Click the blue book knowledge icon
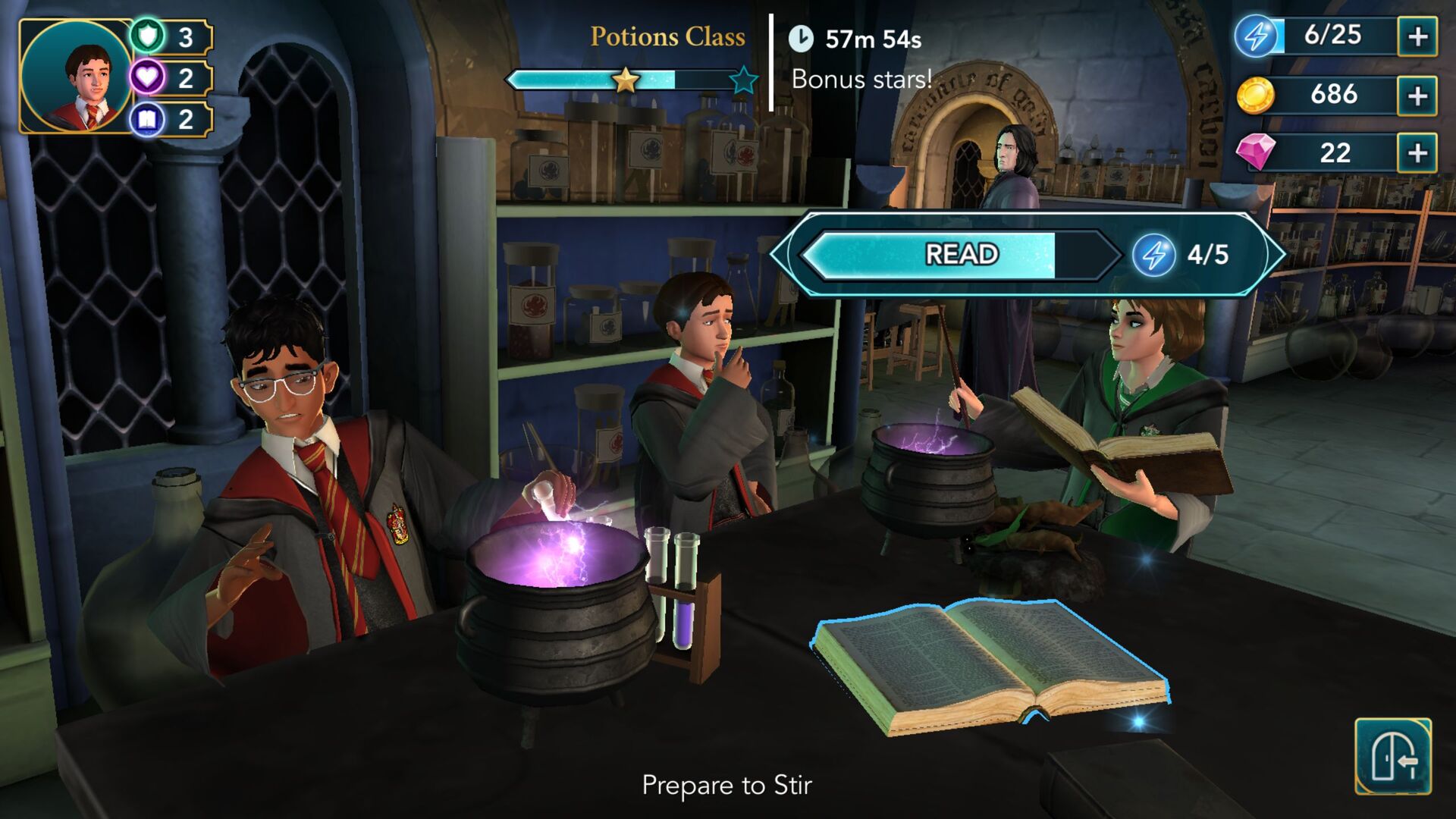1456x819 pixels. (x=149, y=119)
